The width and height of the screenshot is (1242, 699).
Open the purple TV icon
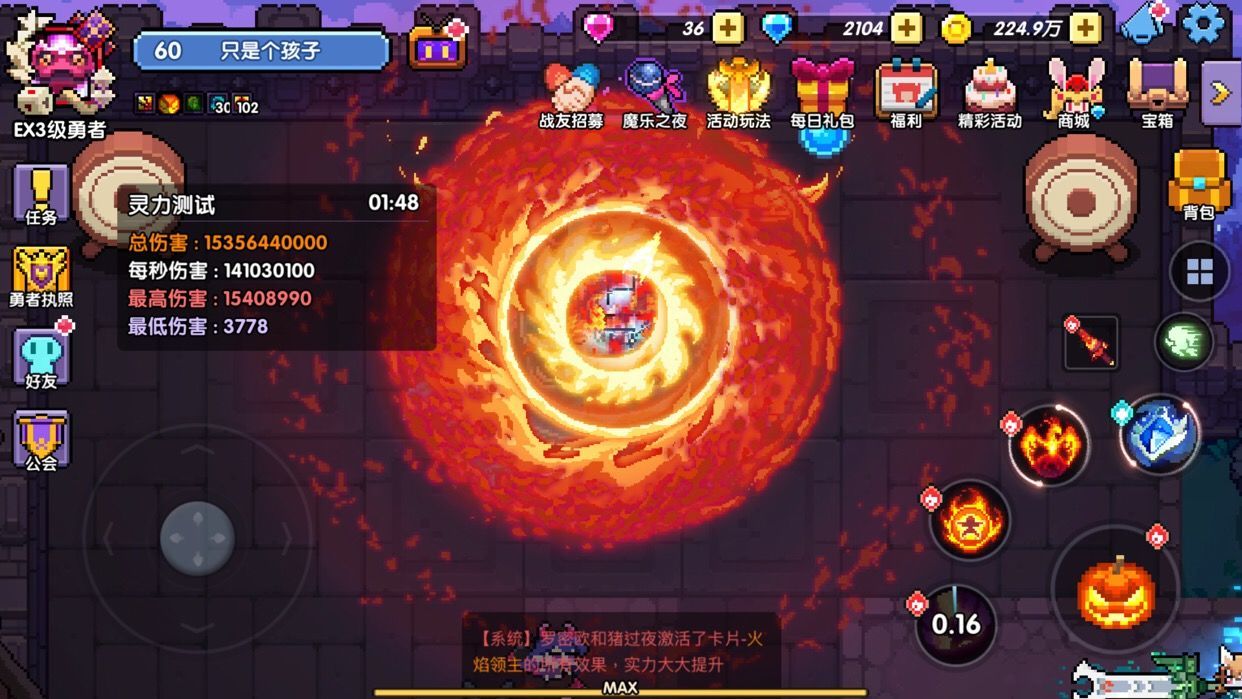click(438, 47)
